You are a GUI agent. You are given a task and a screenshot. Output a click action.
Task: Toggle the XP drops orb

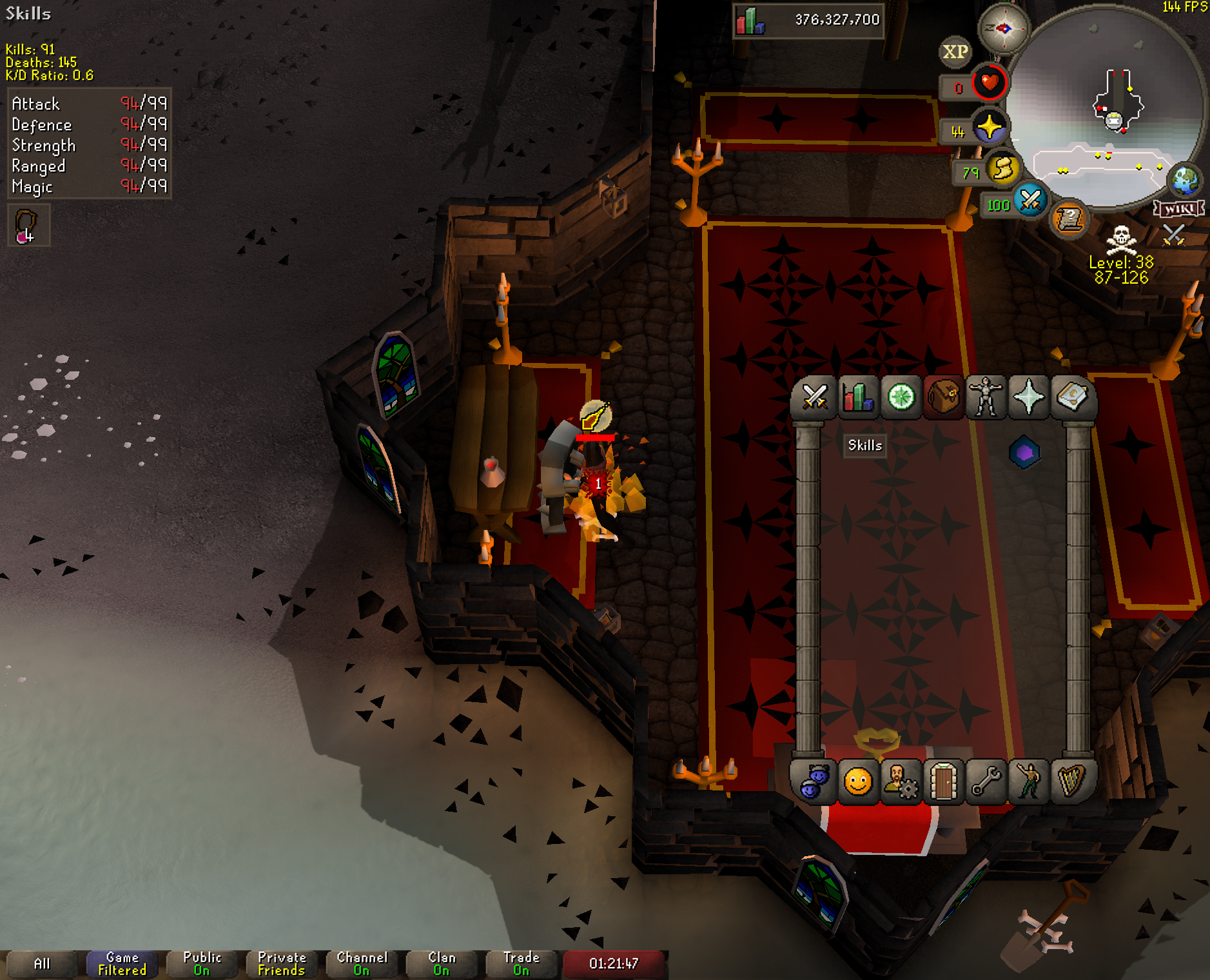955,52
